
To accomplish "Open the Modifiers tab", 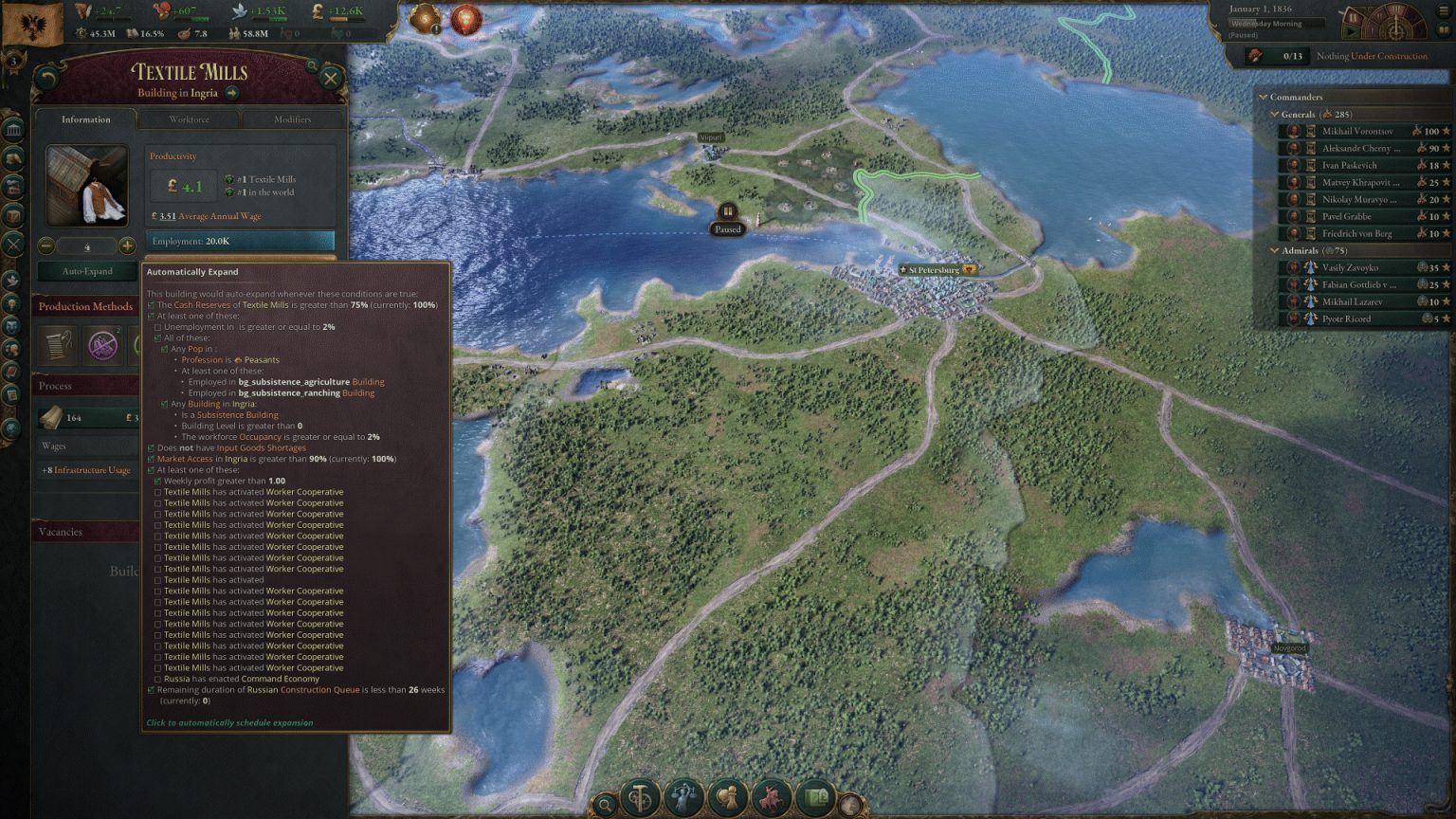I will (x=292, y=119).
